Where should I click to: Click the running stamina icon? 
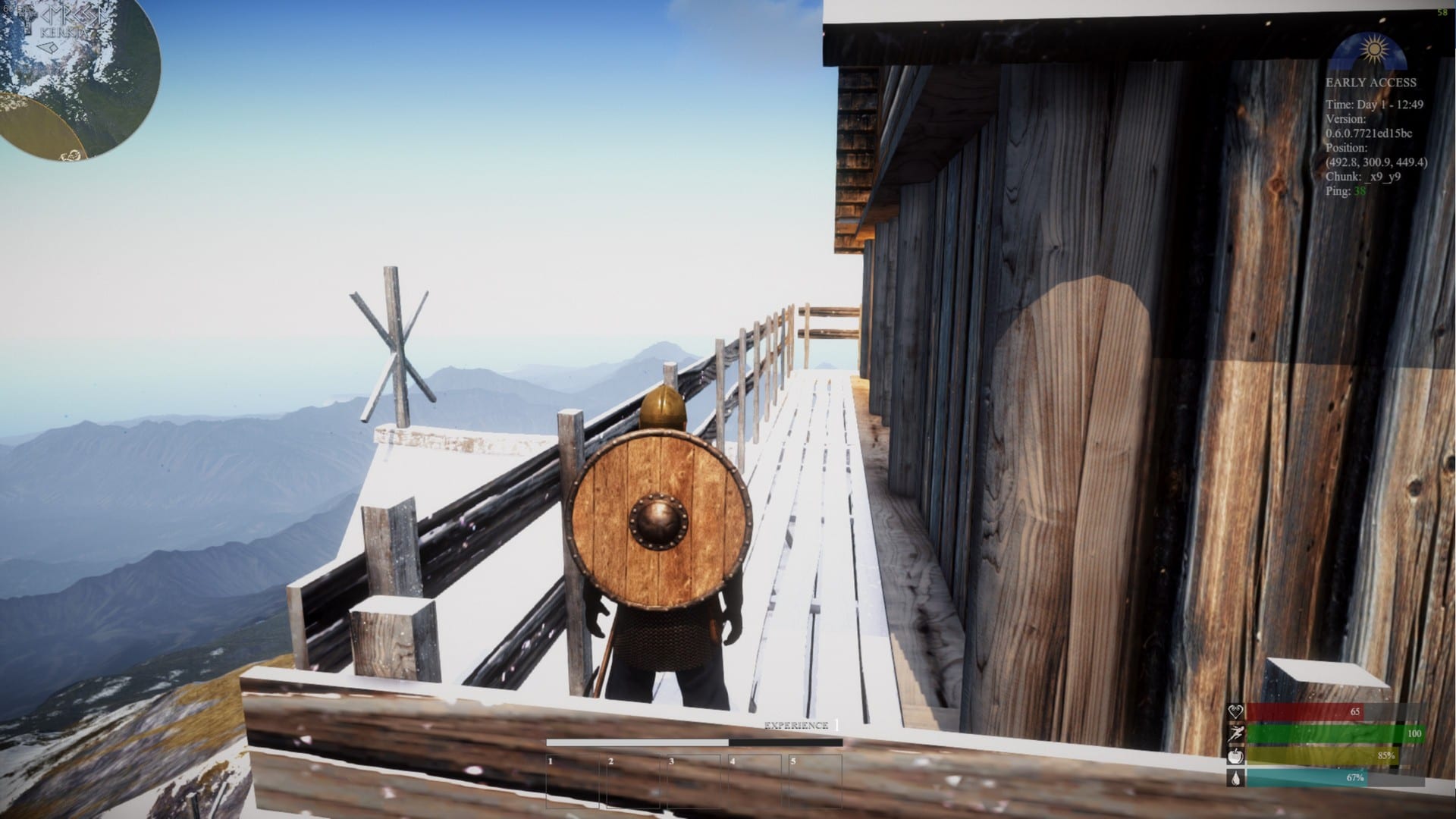pyautogui.click(x=1236, y=733)
